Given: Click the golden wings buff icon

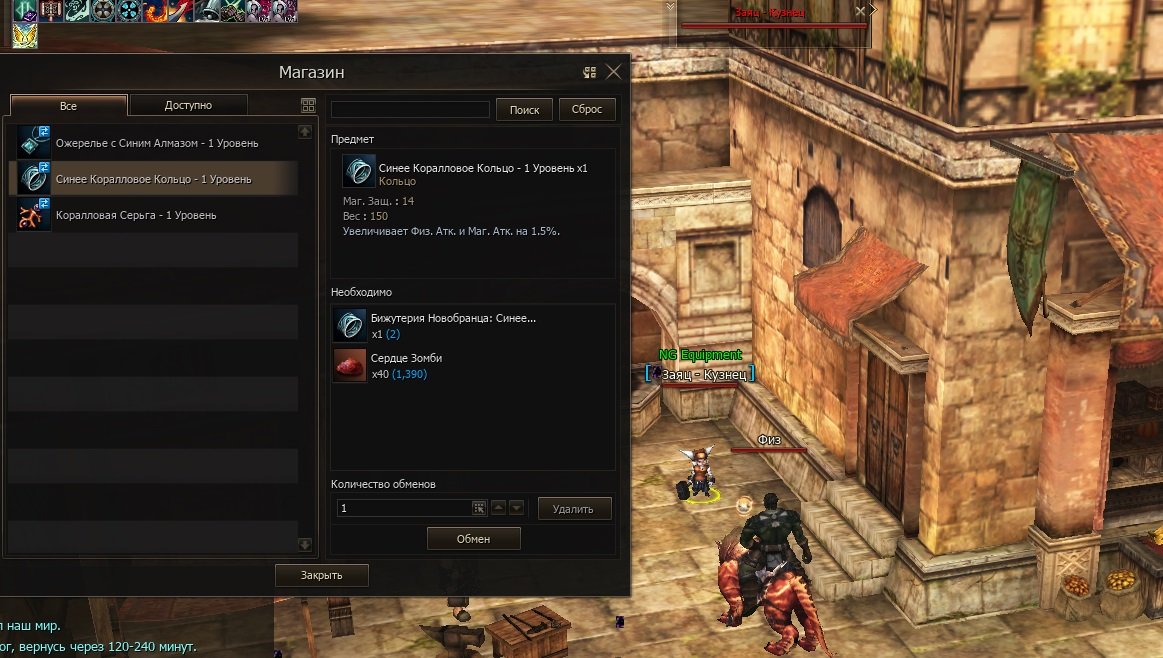Looking at the screenshot, I should tap(25, 36).
